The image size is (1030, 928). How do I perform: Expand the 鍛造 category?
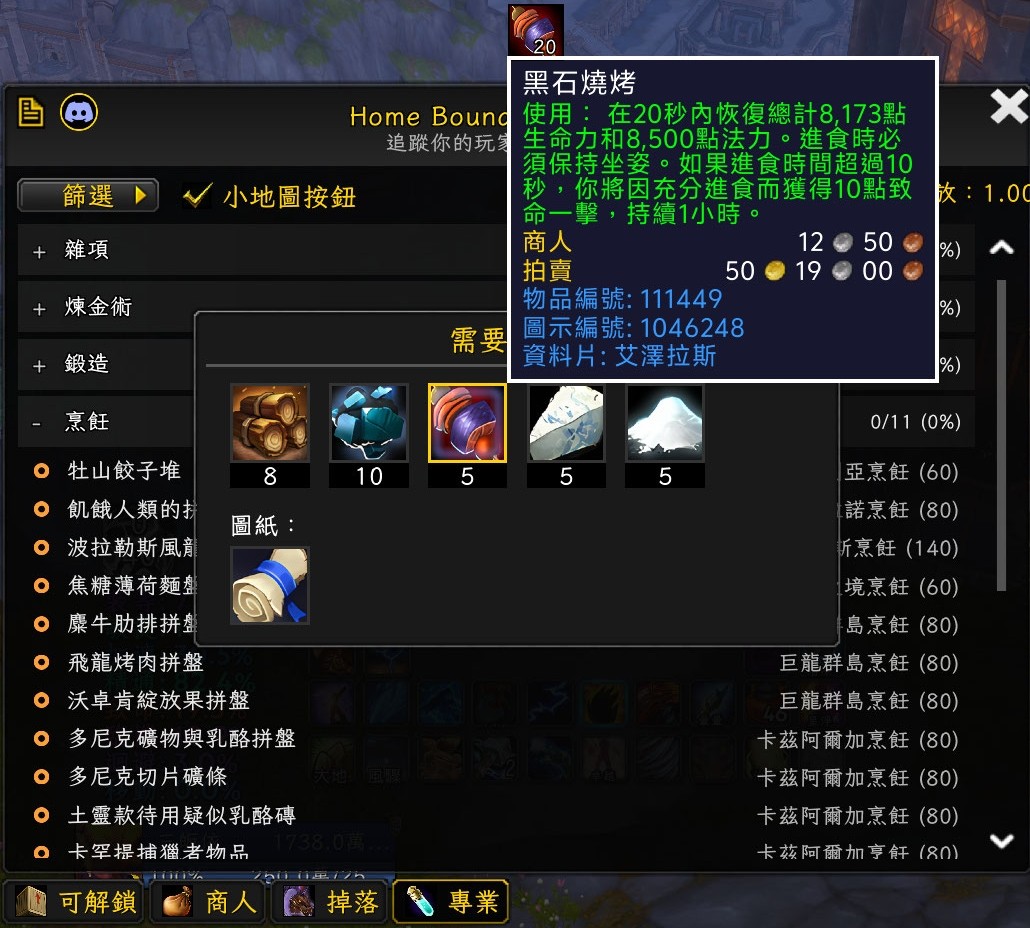(x=40, y=365)
